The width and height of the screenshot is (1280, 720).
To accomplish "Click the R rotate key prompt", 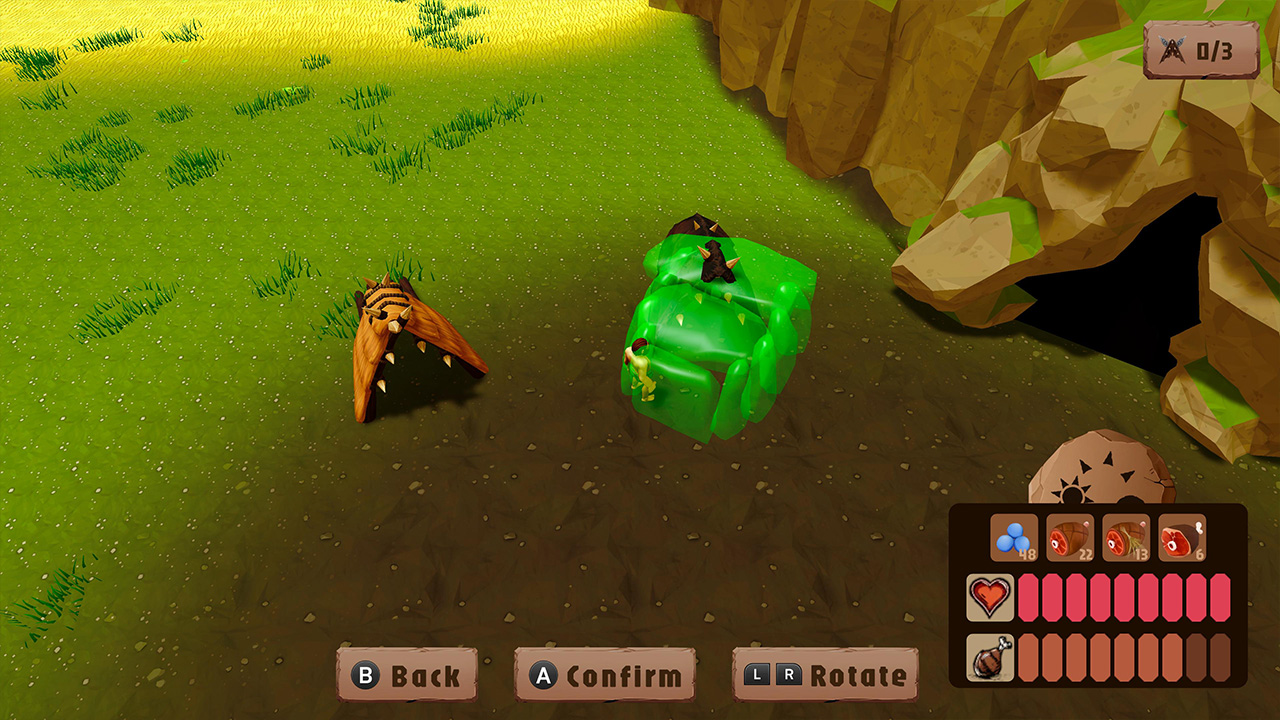I will pos(788,674).
